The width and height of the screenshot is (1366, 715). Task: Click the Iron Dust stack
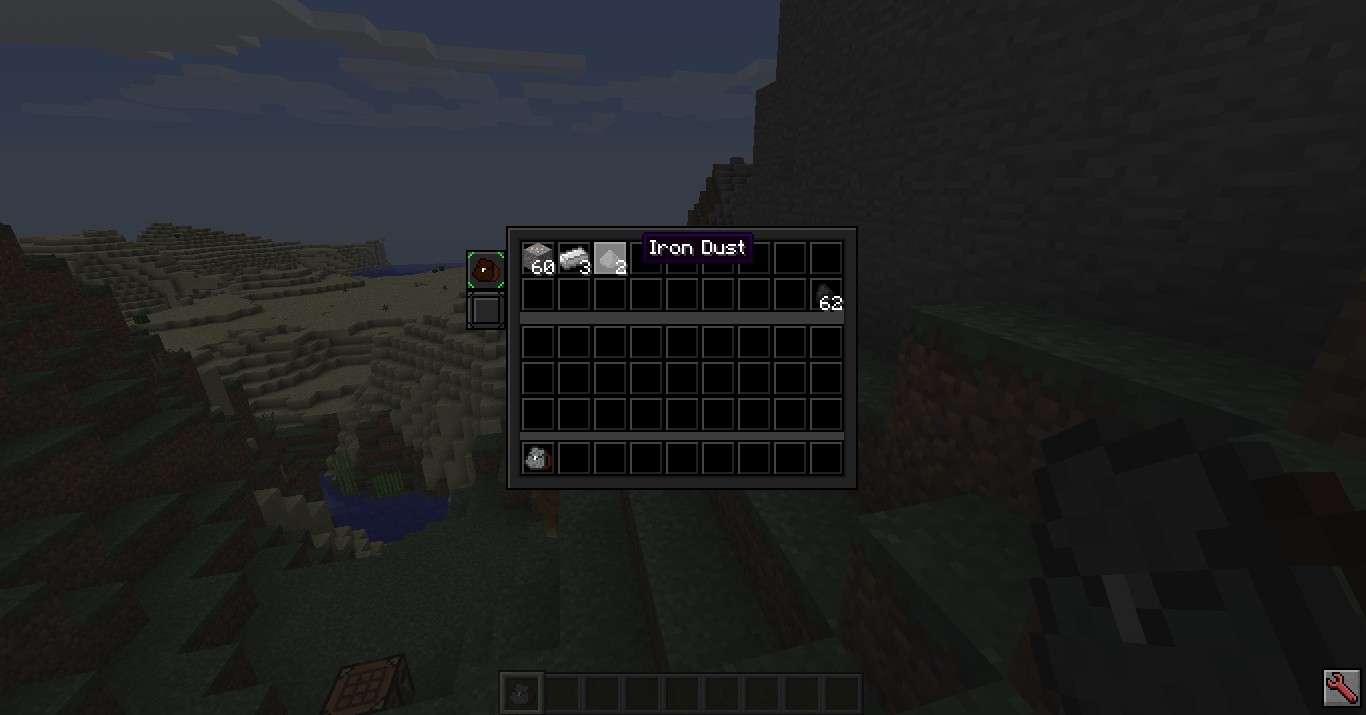(x=610, y=258)
